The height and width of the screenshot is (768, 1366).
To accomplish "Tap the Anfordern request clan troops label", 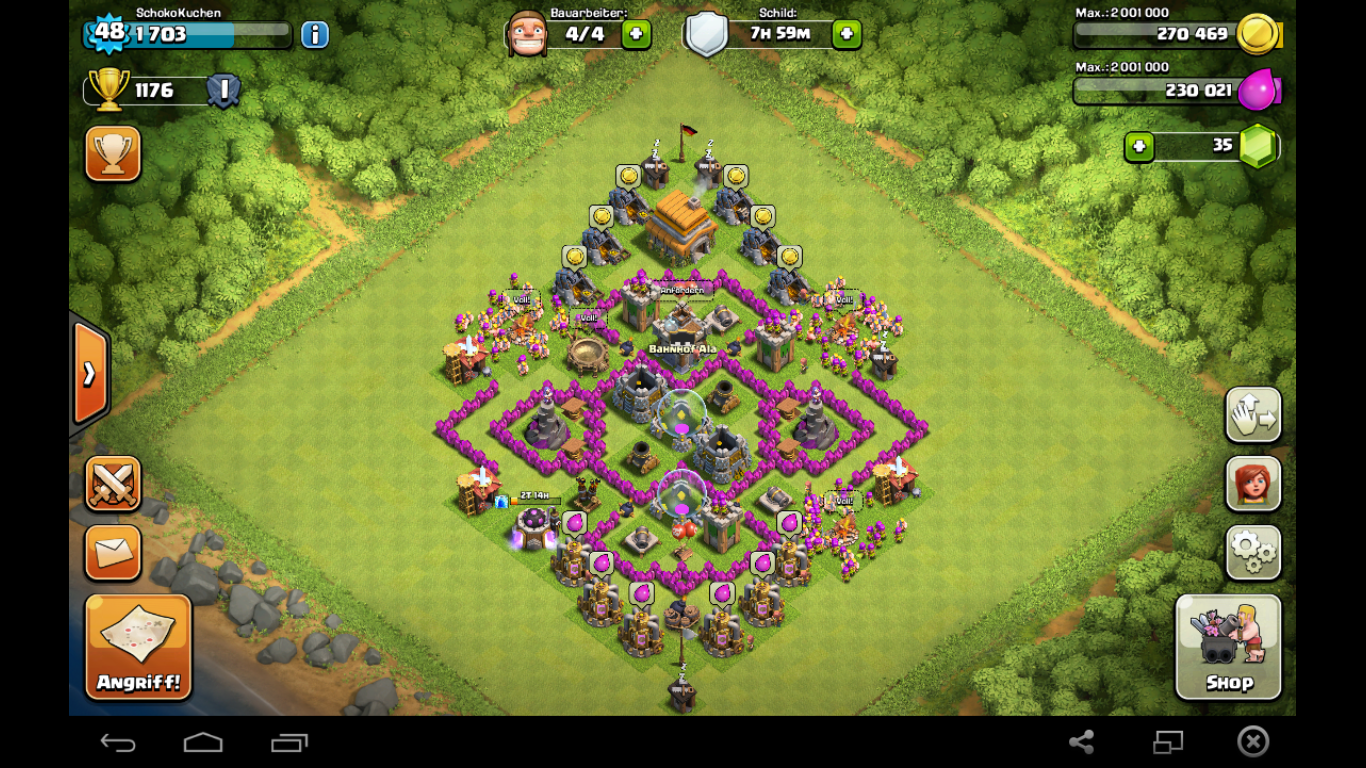I will click(682, 290).
